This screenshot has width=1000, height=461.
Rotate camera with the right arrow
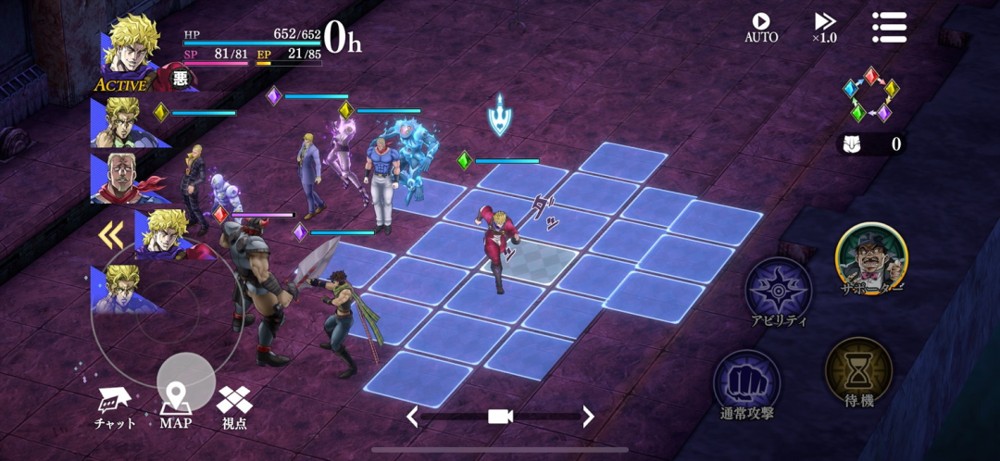[x=588, y=416]
